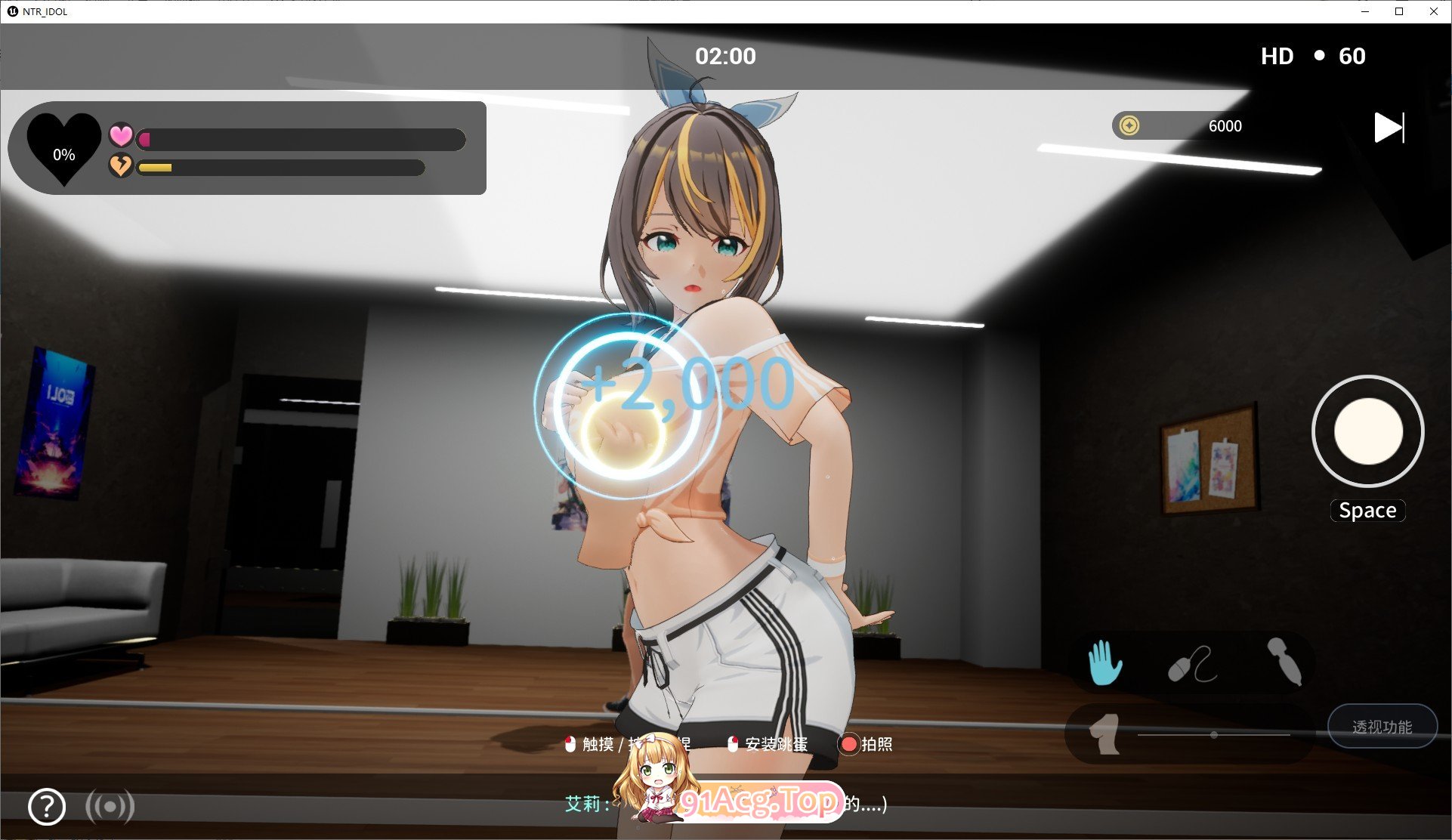Screen dimensions: 1452x840
Task: Click the slider handle beside the silhouette icon
Action: [1213, 735]
